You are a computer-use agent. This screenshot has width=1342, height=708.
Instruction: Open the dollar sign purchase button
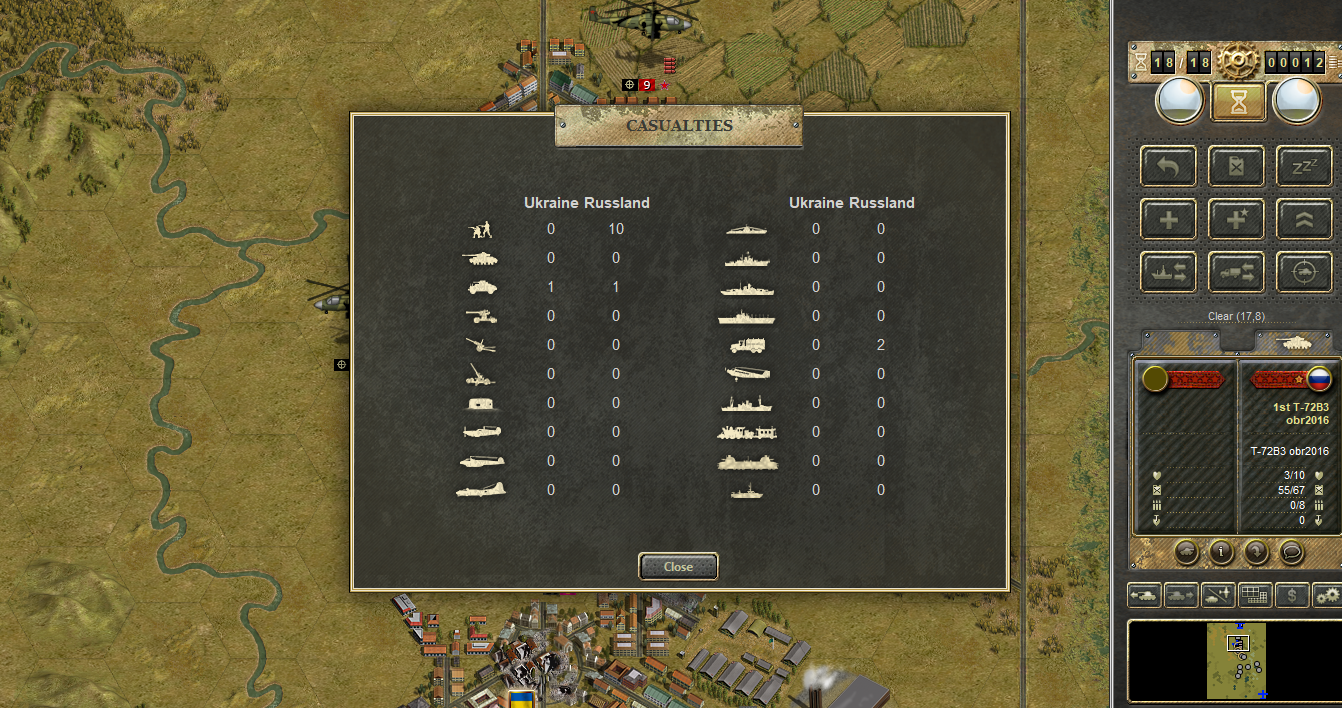point(1292,595)
